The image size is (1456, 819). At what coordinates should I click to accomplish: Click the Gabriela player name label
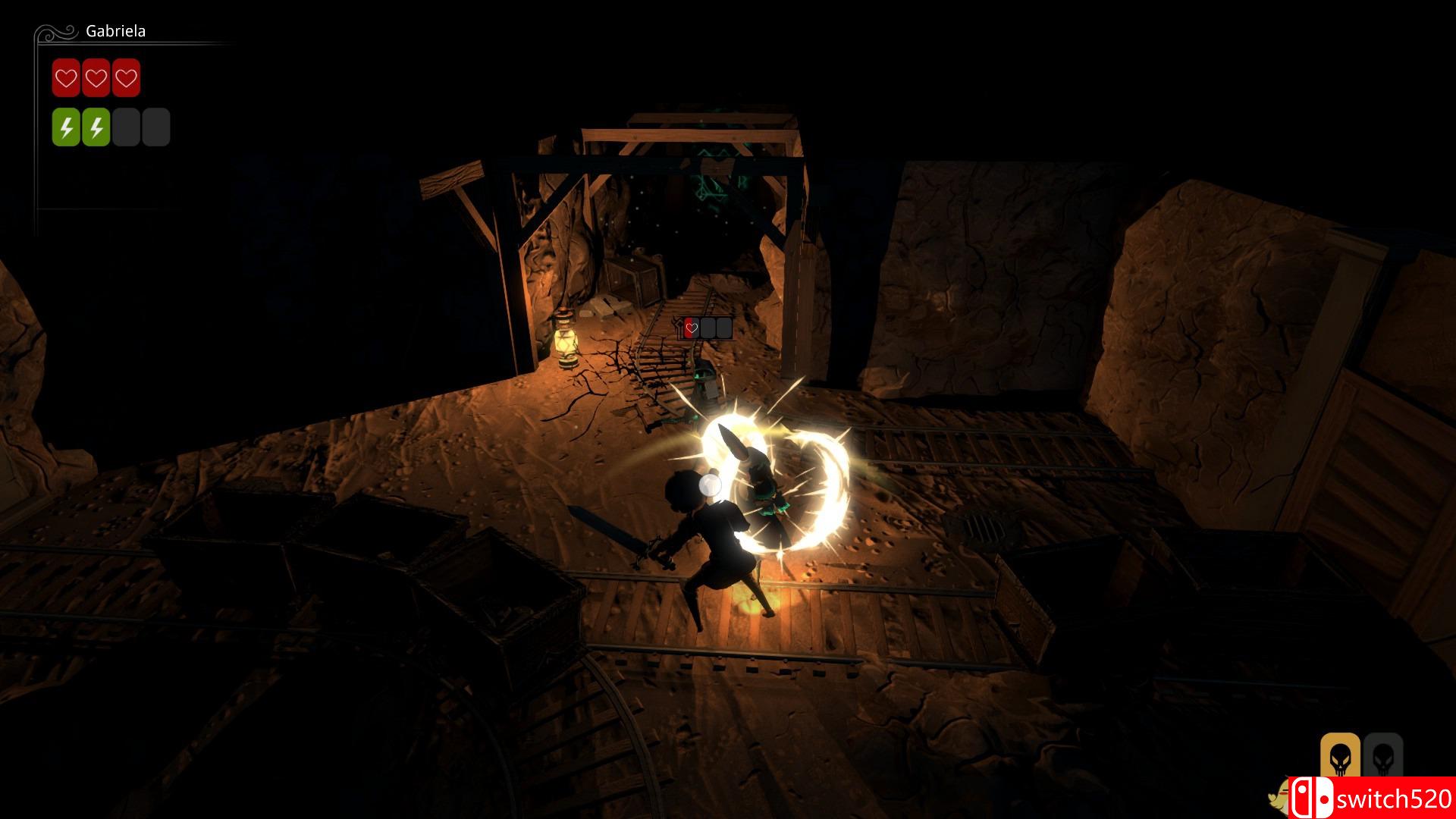pyautogui.click(x=115, y=31)
